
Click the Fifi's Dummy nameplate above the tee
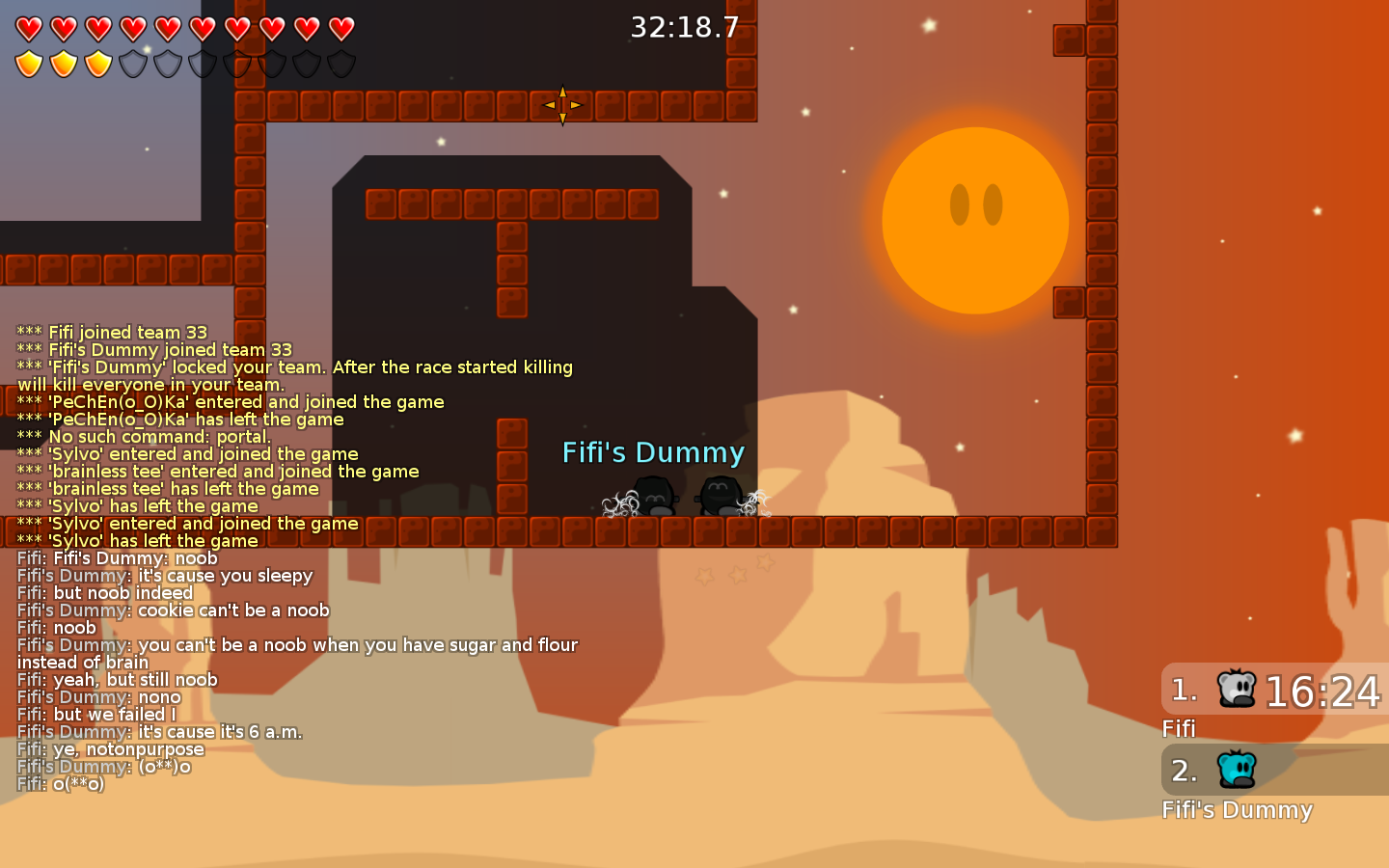654,452
